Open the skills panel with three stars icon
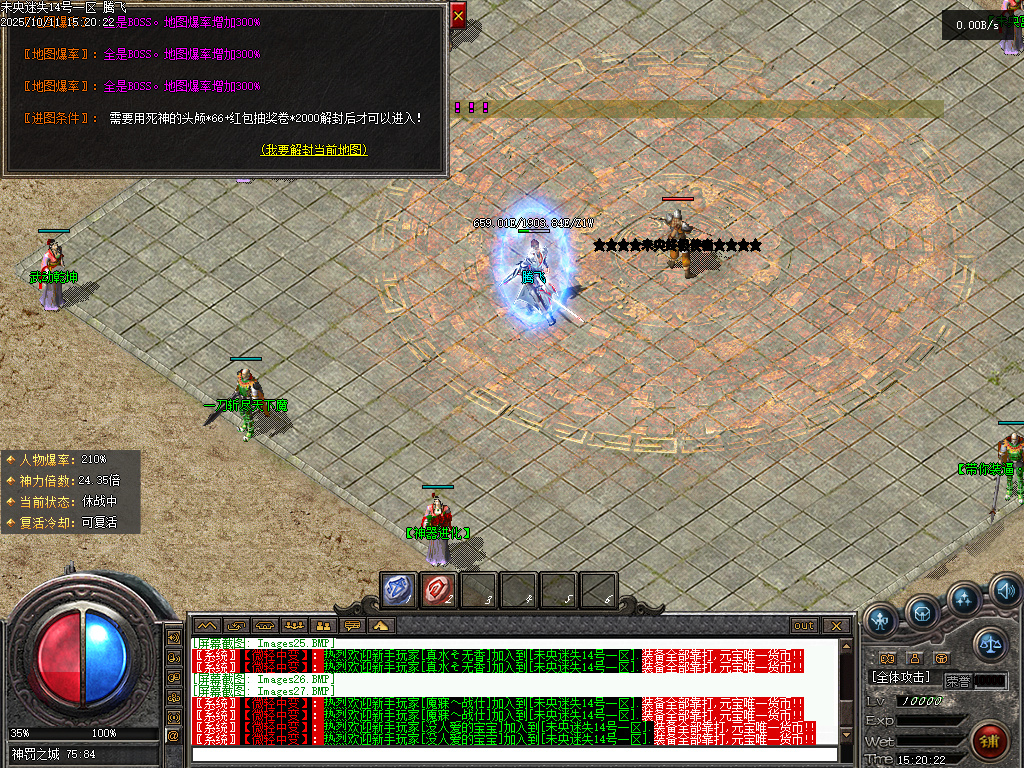Screen dimensions: 1024x768 [x=963, y=599]
